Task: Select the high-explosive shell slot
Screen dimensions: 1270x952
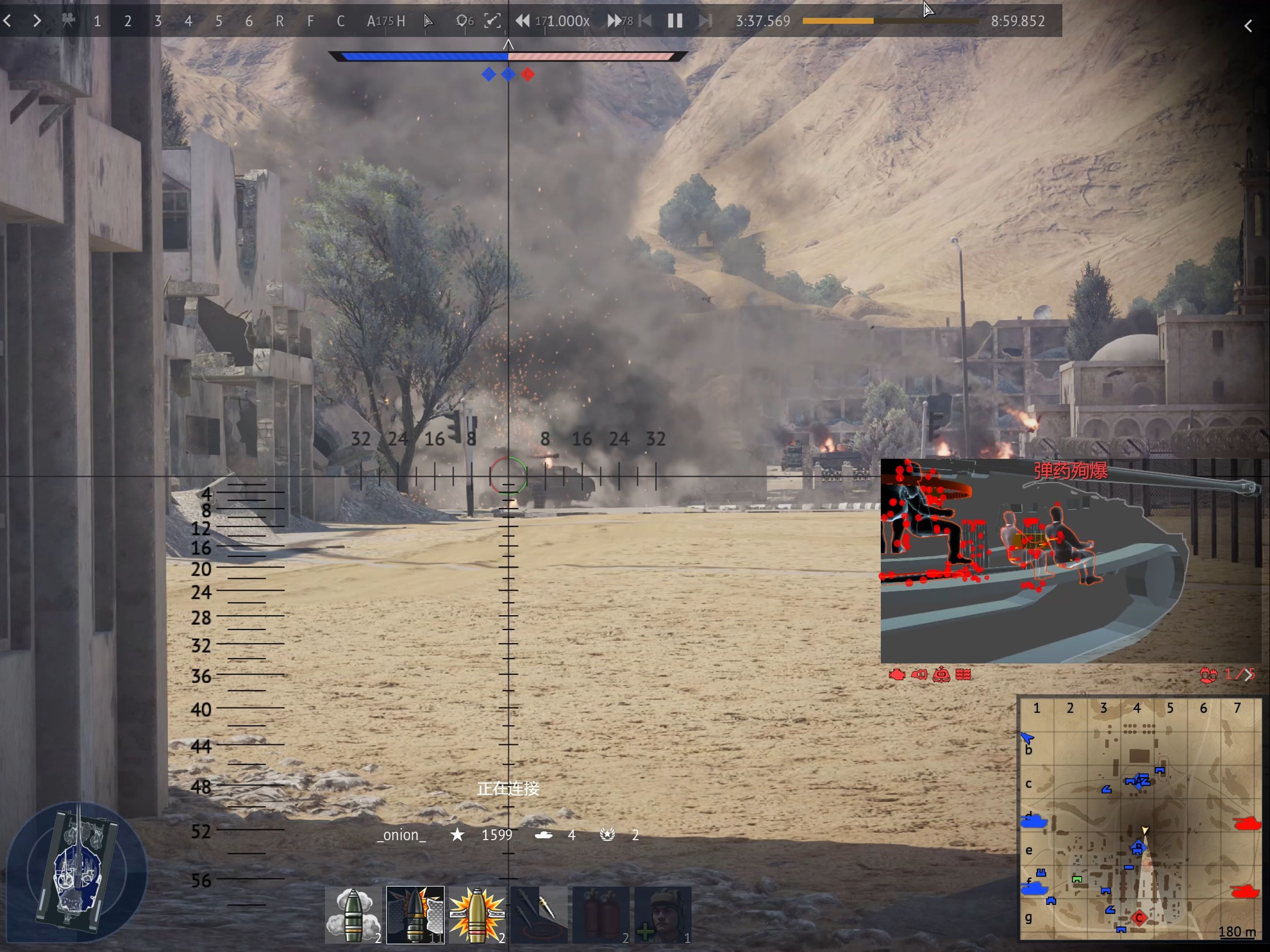Action: 477,915
